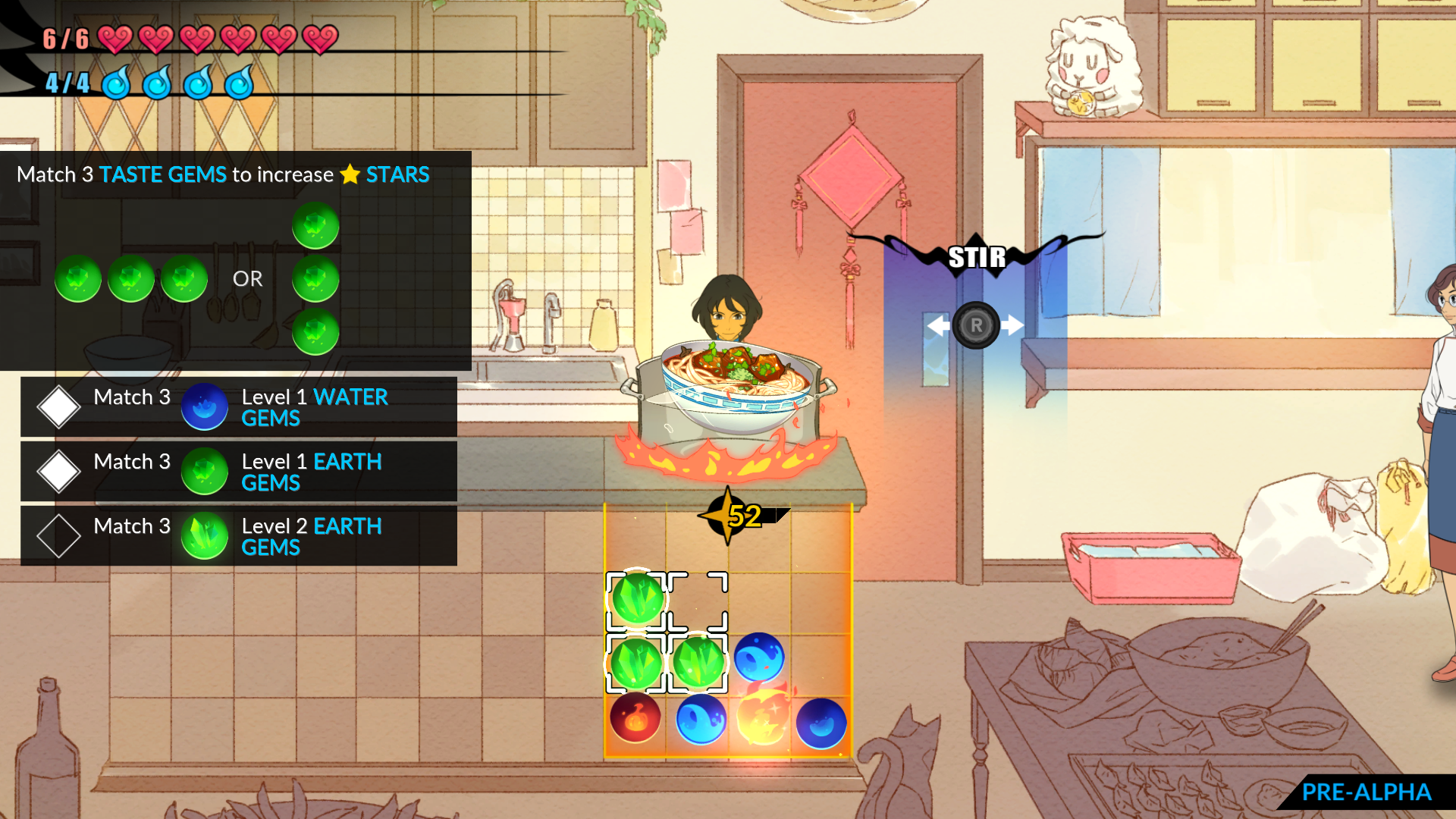Choose the glowing orange flame gem
1456x819 pixels.
(x=762, y=718)
